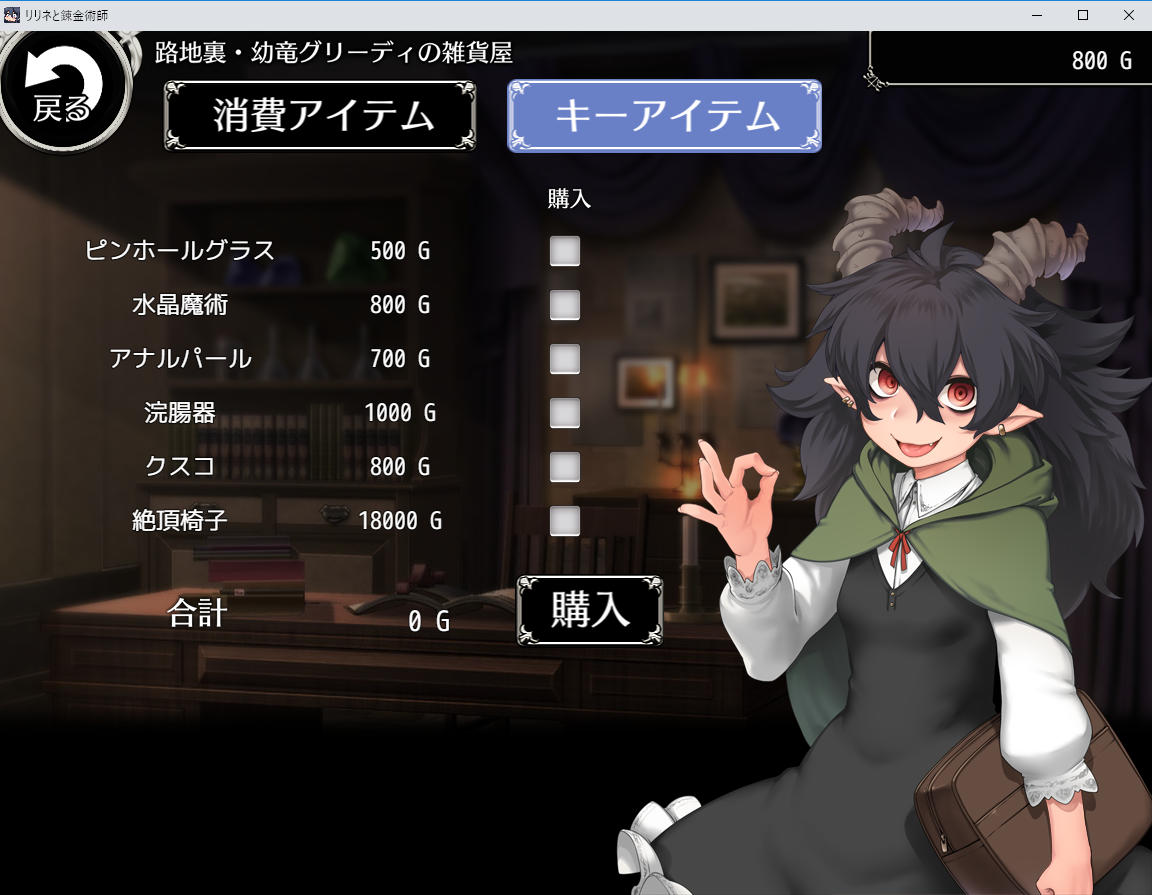
Task: Check the 水晶魔術 purchase box
Action: click(565, 305)
